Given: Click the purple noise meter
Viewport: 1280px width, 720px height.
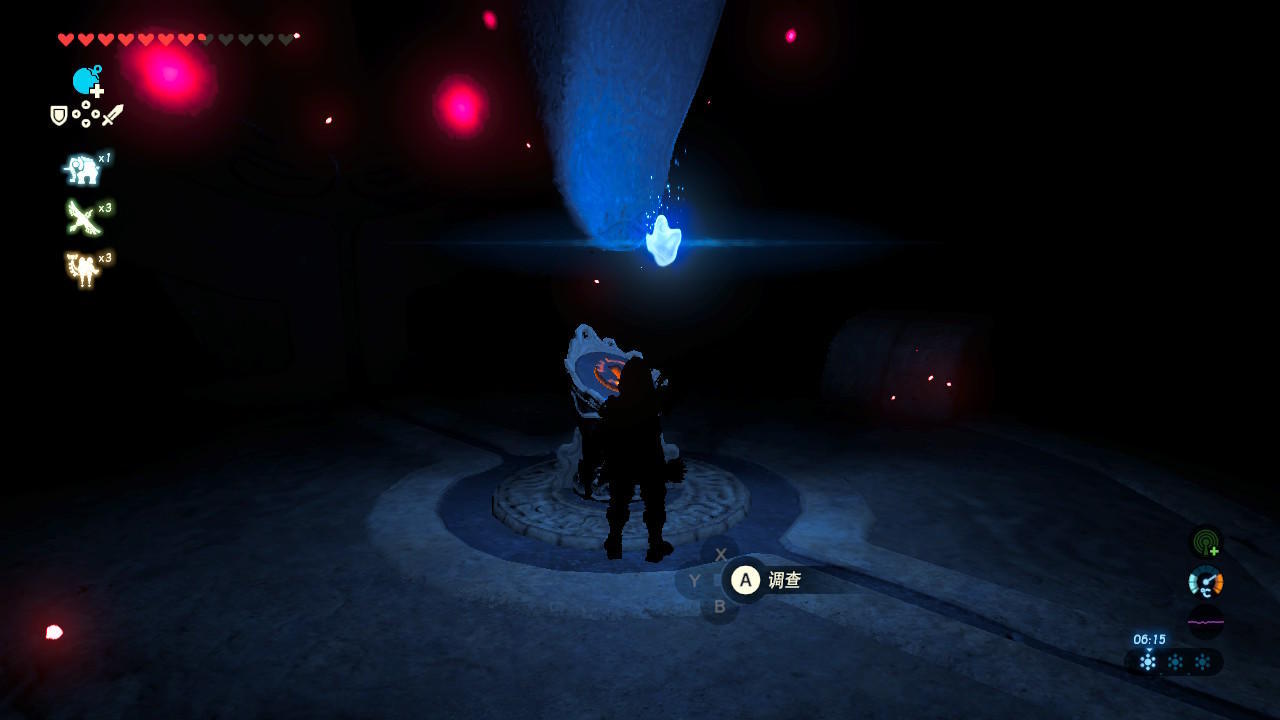Looking at the screenshot, I should [1206, 622].
